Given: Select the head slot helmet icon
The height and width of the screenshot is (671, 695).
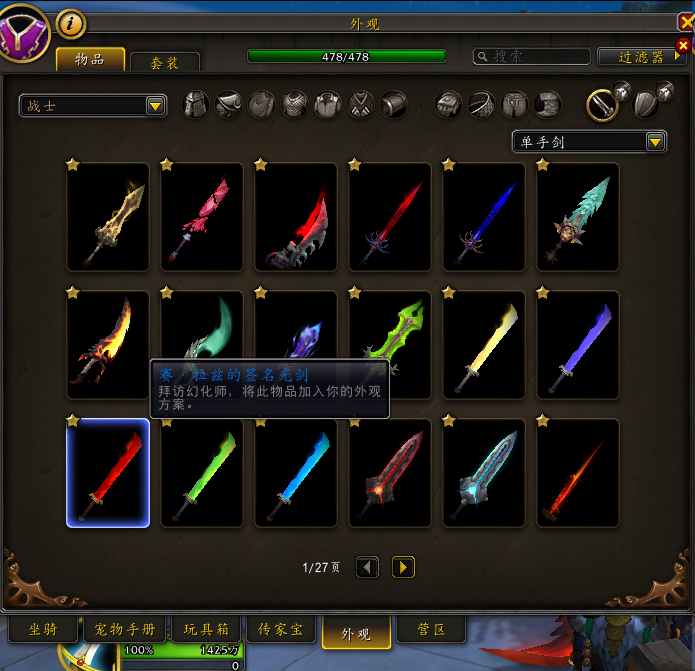Looking at the screenshot, I should (x=197, y=104).
